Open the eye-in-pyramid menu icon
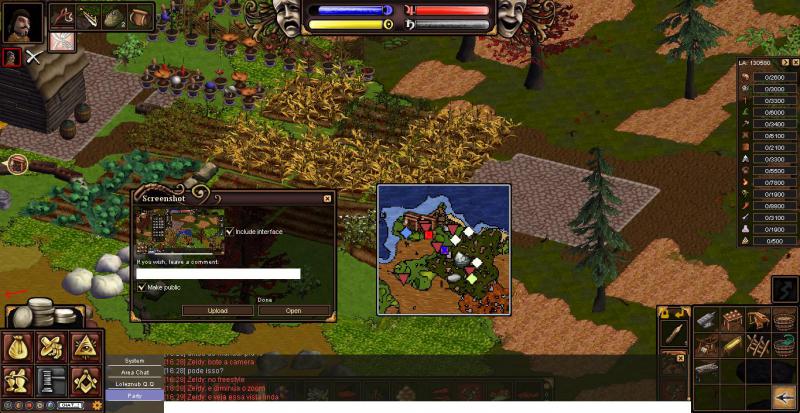800x413 pixels. pyautogui.click(x=84, y=347)
